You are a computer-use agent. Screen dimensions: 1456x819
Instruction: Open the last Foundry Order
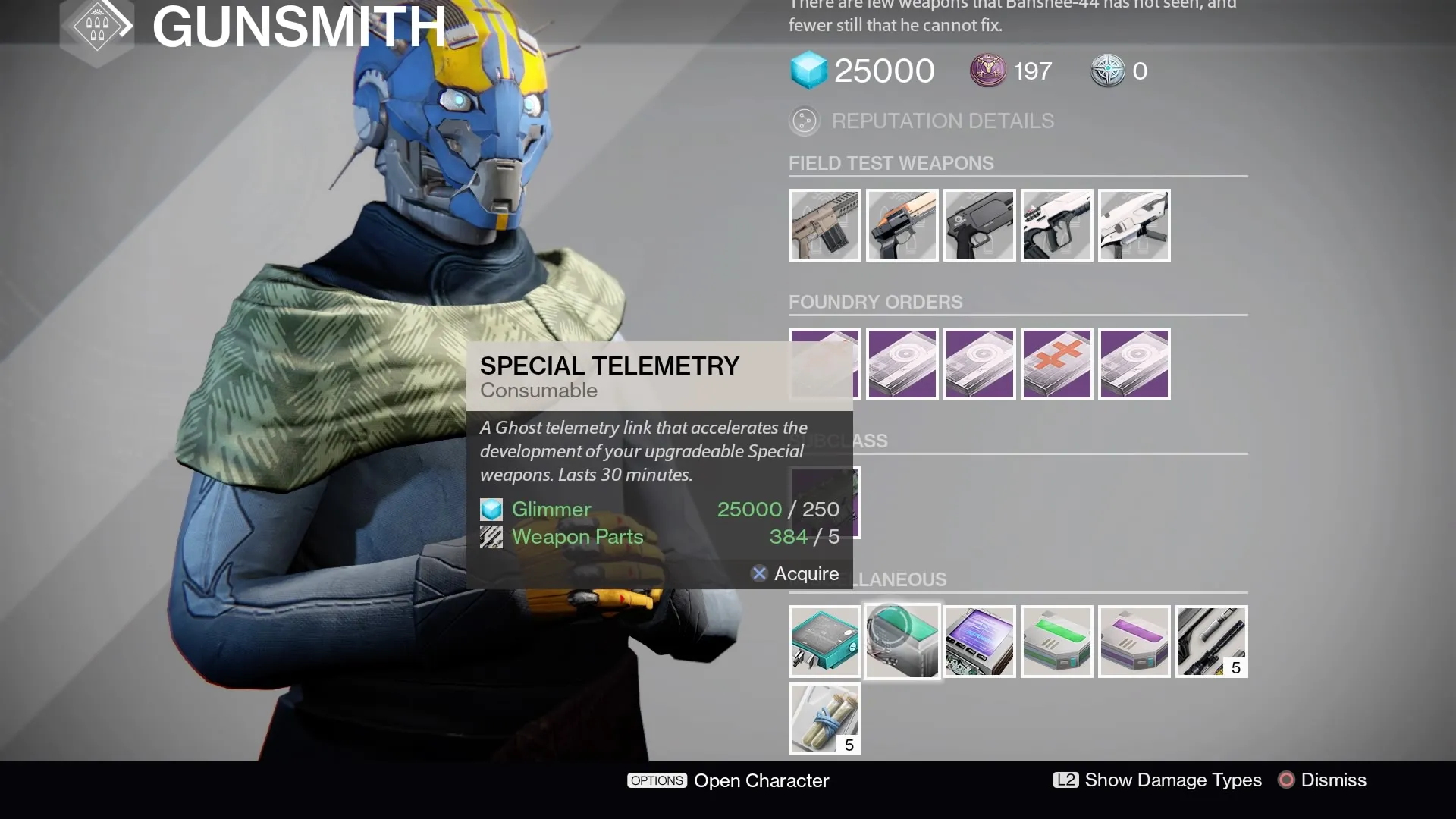point(1134,364)
